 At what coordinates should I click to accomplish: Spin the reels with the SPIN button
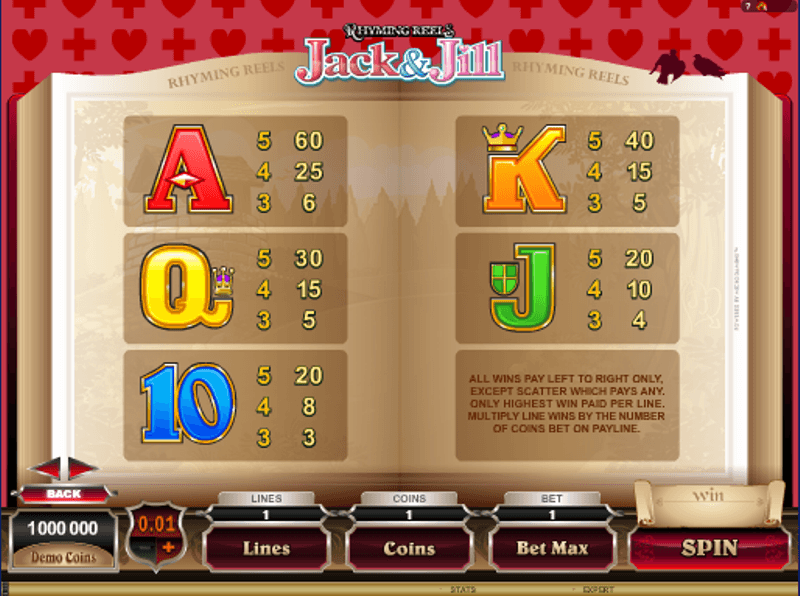709,547
